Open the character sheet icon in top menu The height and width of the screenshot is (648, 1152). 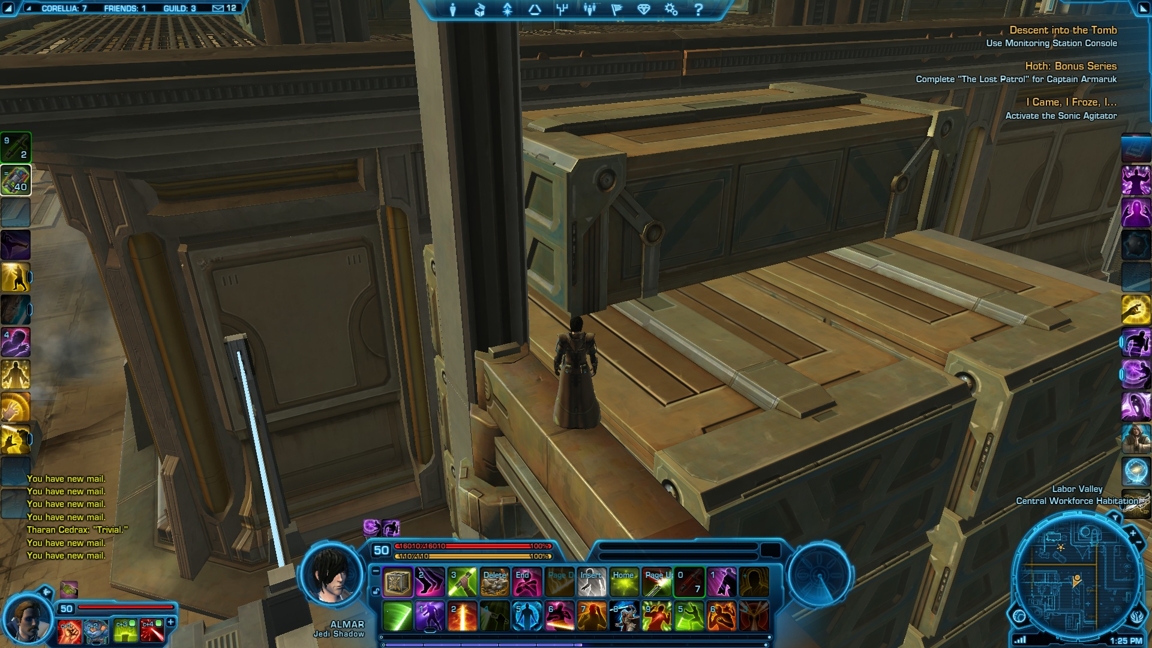point(452,10)
